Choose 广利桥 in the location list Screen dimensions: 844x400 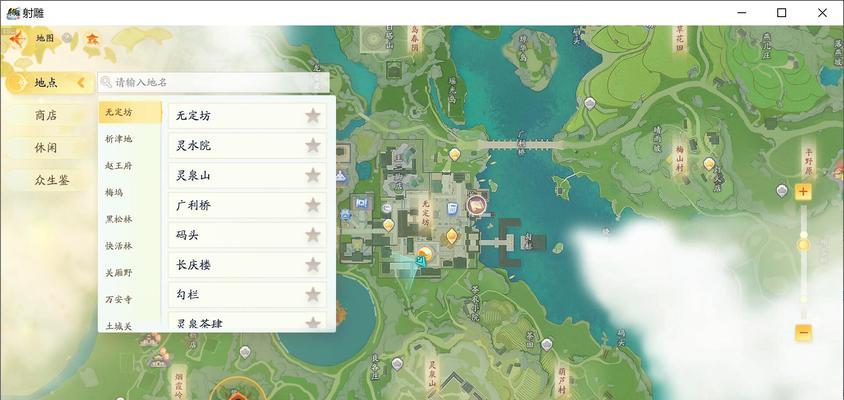(x=235, y=205)
